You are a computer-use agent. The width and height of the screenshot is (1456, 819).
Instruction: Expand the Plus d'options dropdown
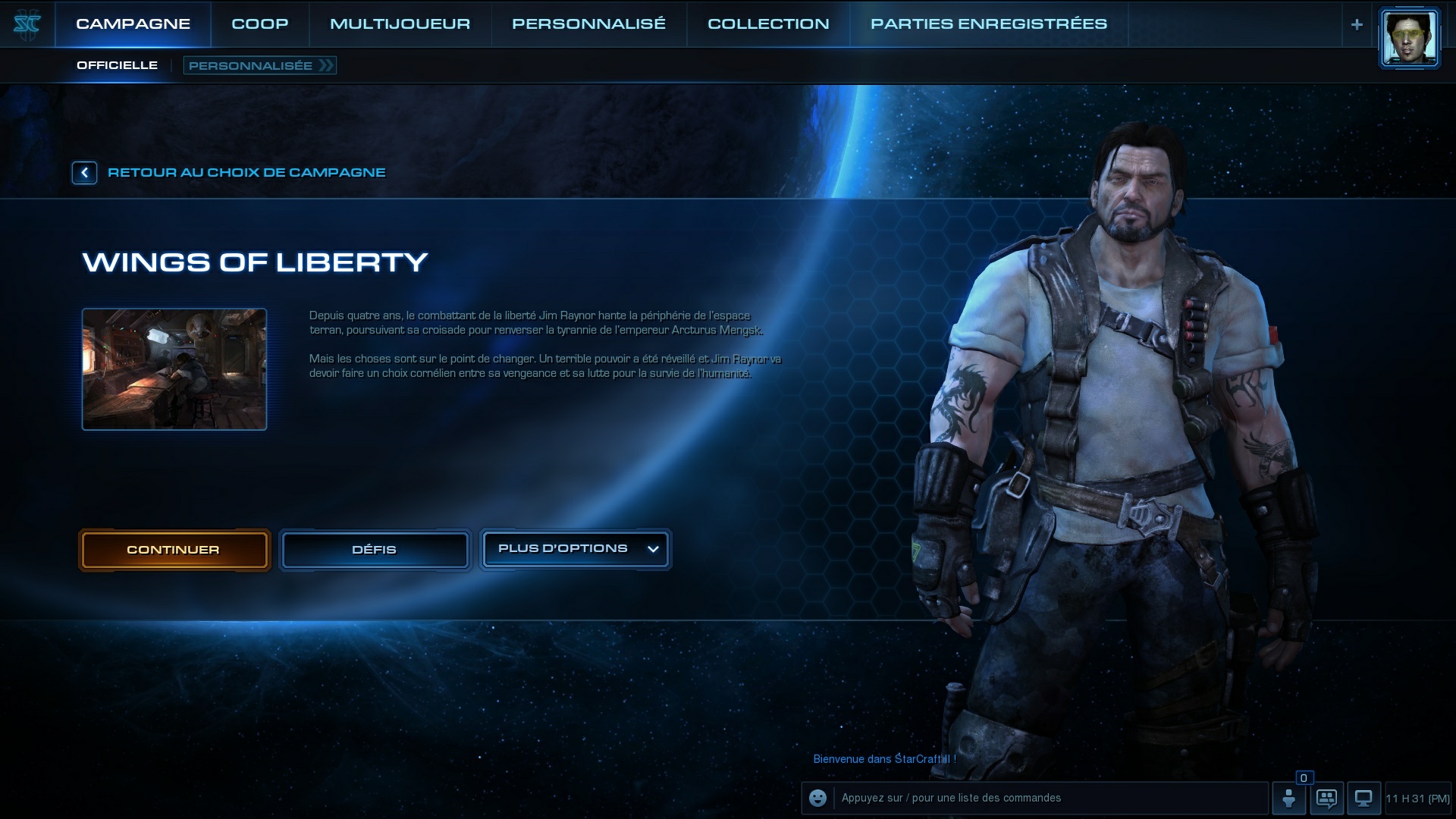[x=575, y=549]
